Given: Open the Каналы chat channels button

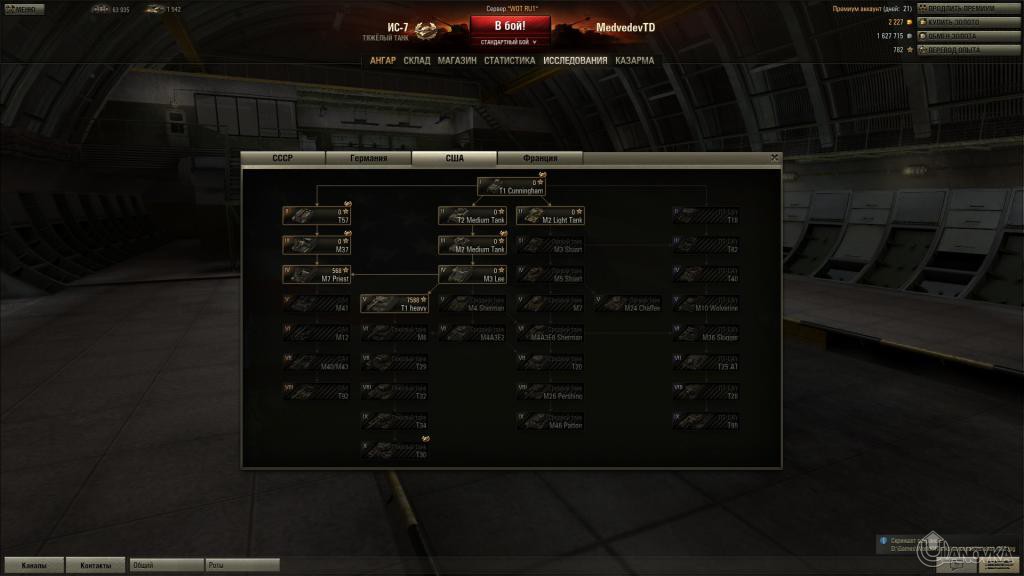Looking at the screenshot, I should pos(33,565).
